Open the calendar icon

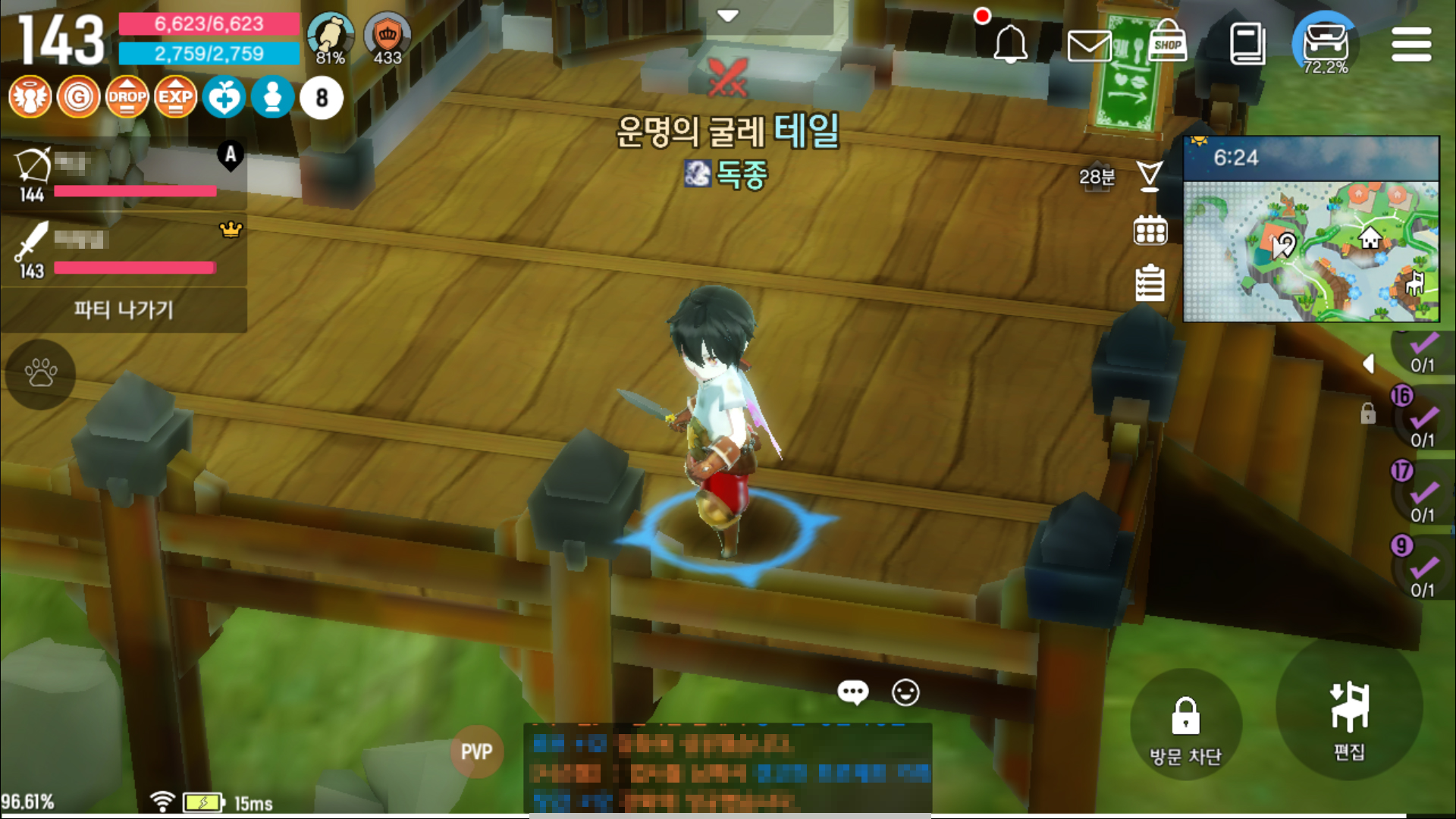(1150, 231)
